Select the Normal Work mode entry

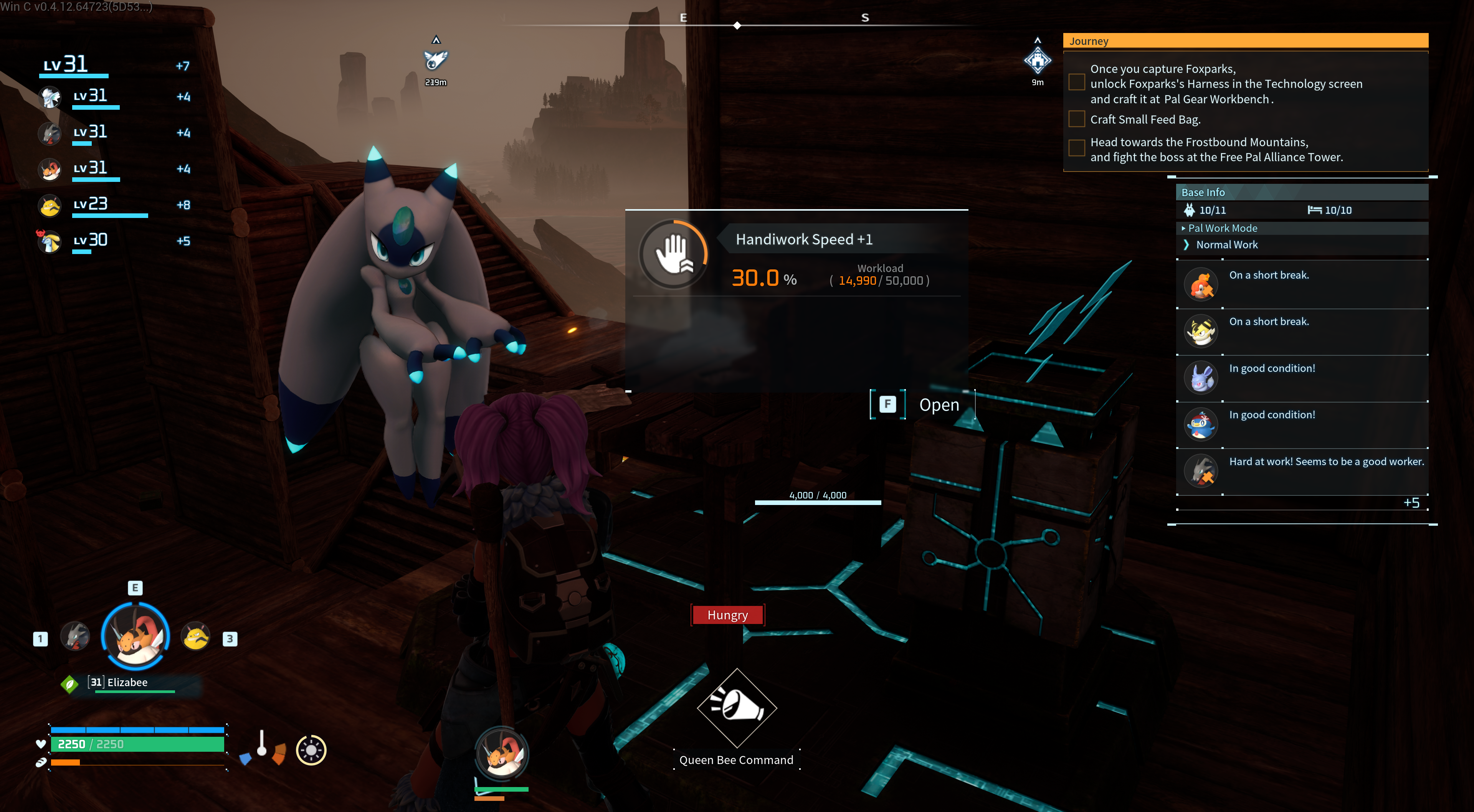point(1226,244)
